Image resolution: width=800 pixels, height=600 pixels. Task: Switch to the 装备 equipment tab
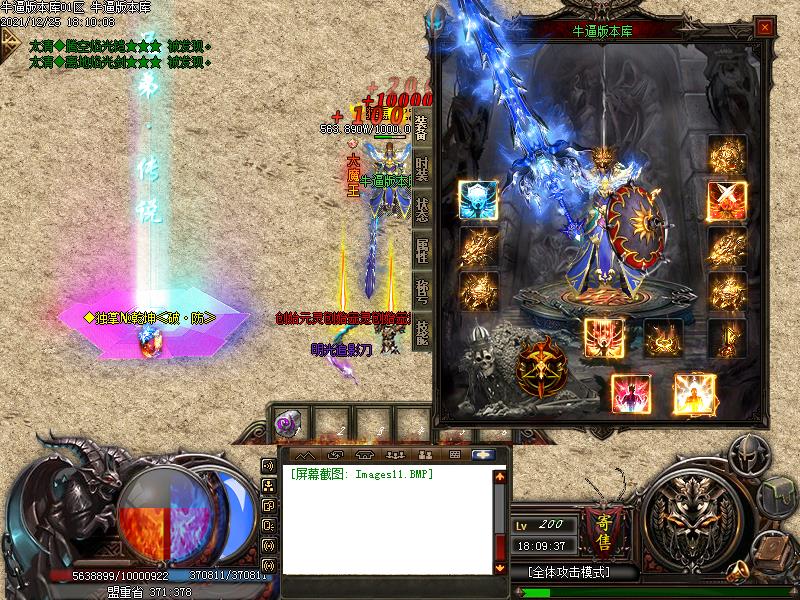click(x=422, y=126)
